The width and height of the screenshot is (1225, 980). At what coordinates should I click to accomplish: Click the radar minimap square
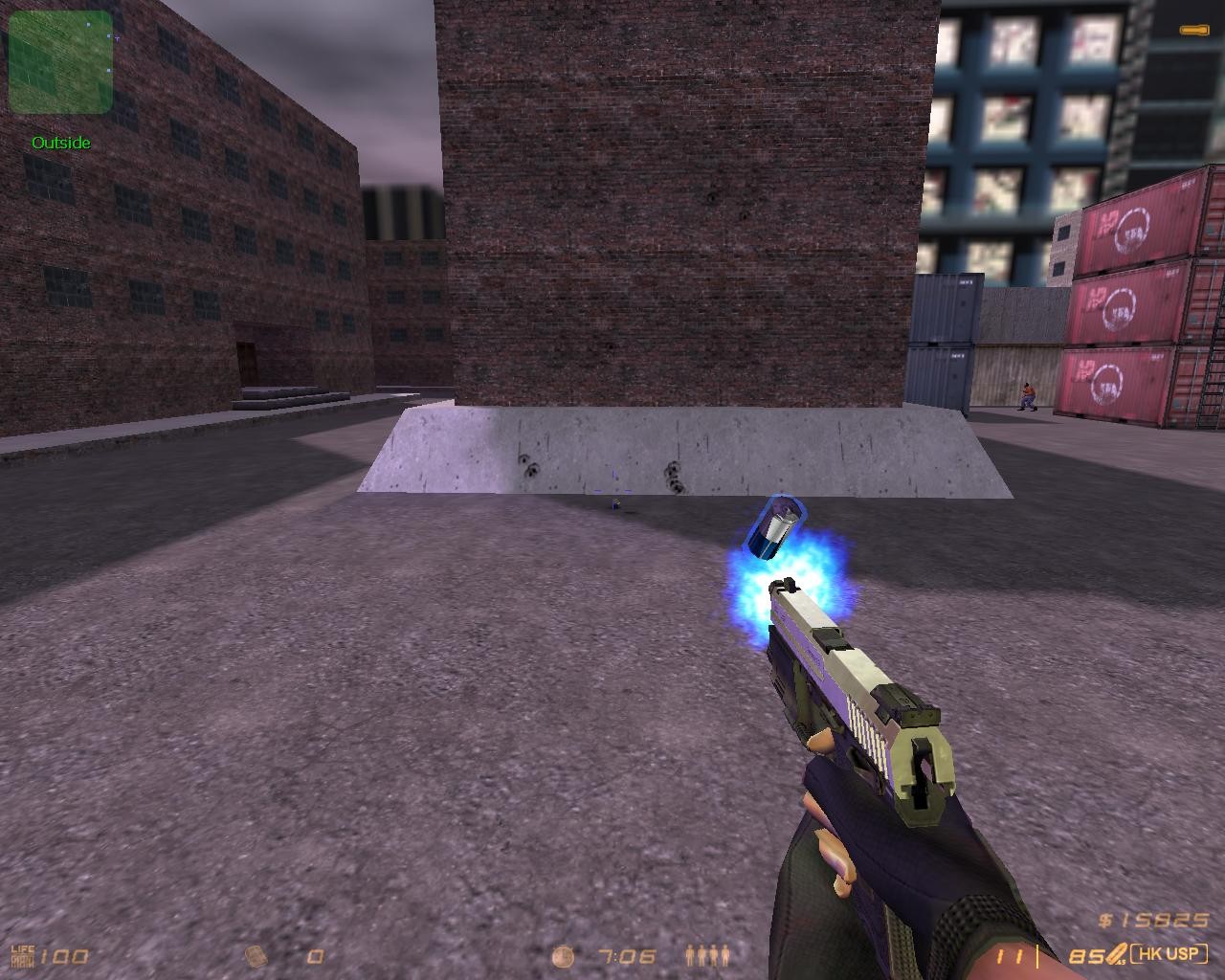[59, 62]
